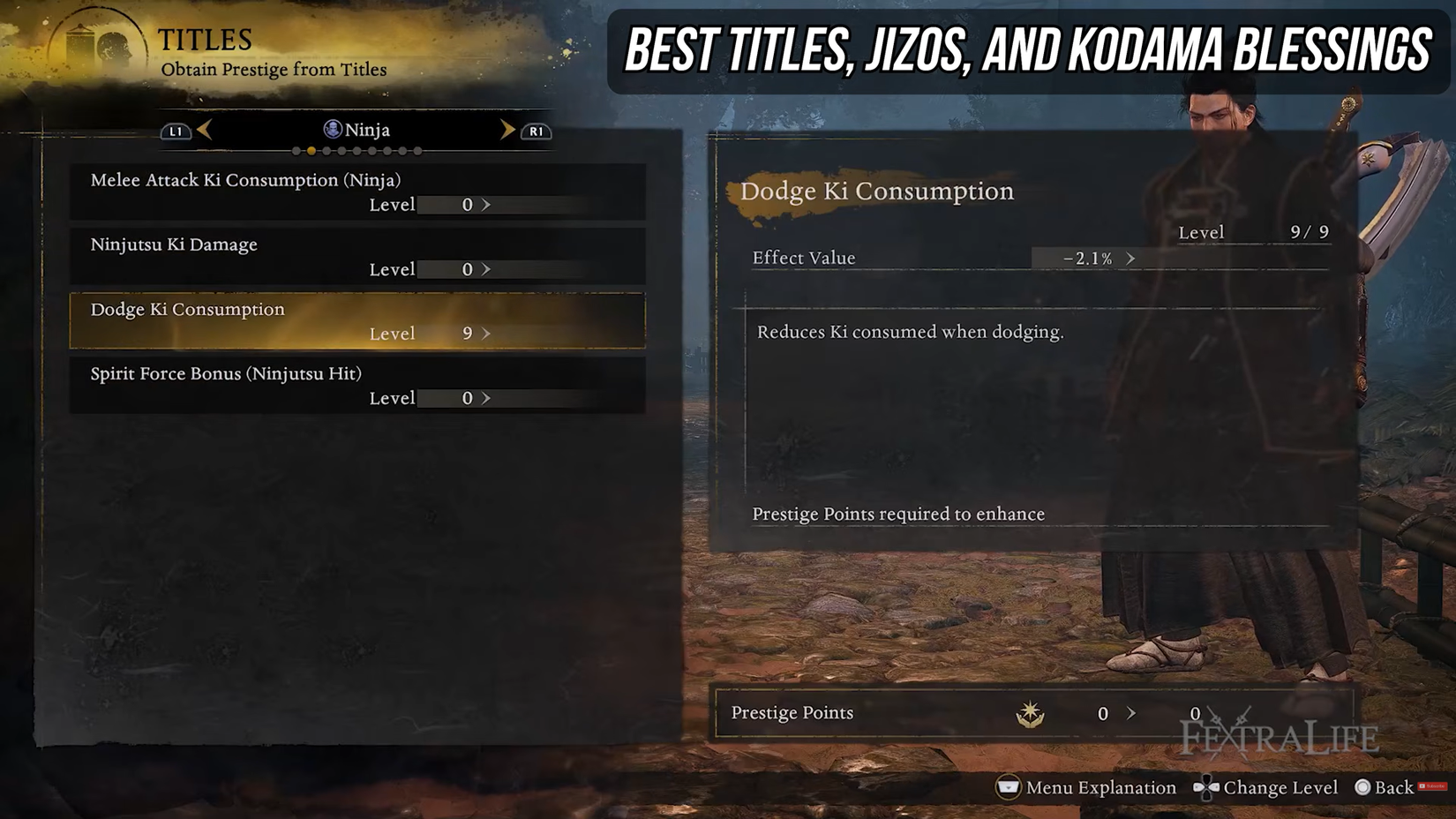Click the D-pad icon beside Change Level
This screenshot has width=1456, height=819.
point(1205,787)
